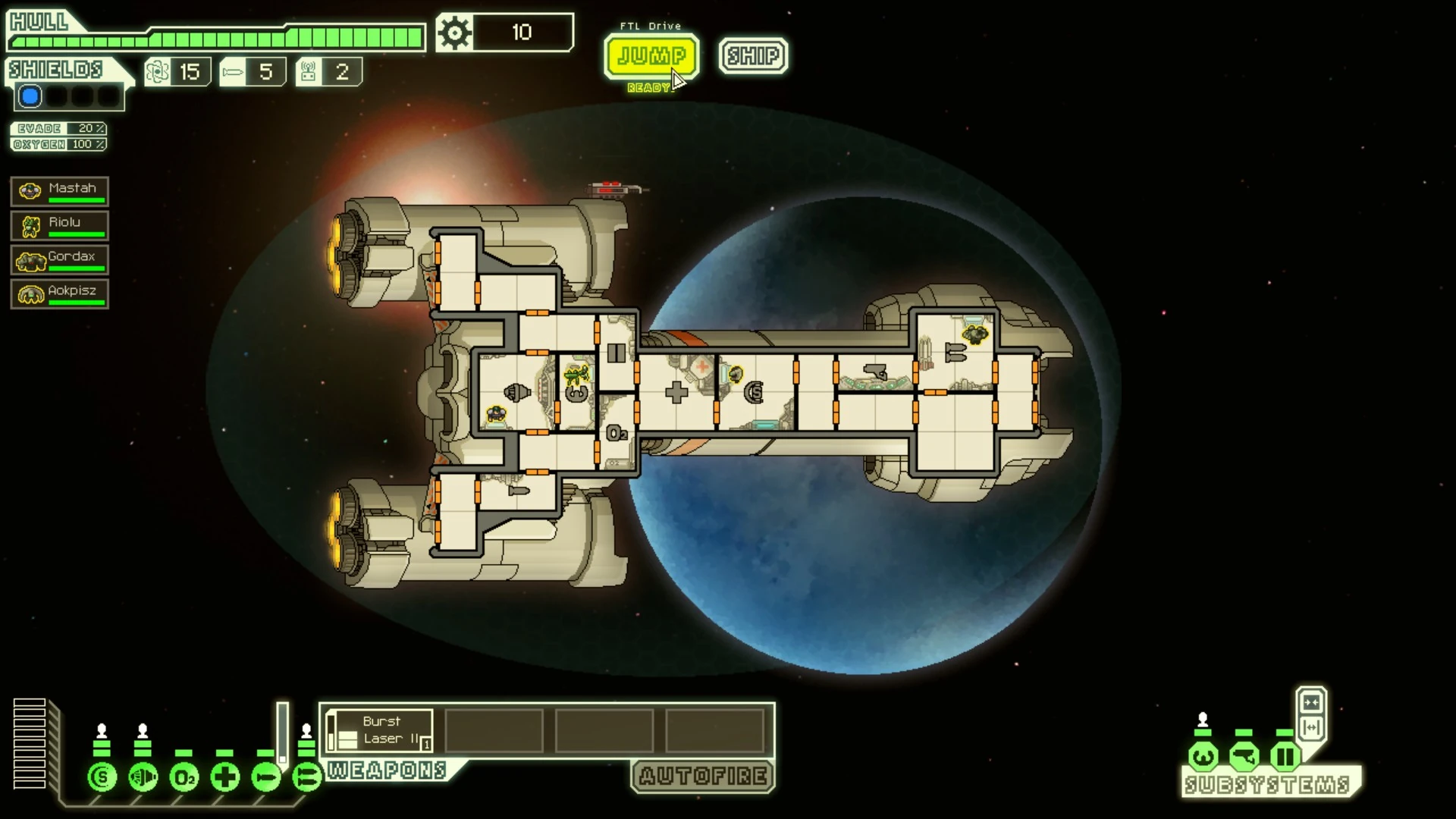The width and height of the screenshot is (1456, 819).
Task: Click the O2 oxygen system icon
Action: [184, 777]
